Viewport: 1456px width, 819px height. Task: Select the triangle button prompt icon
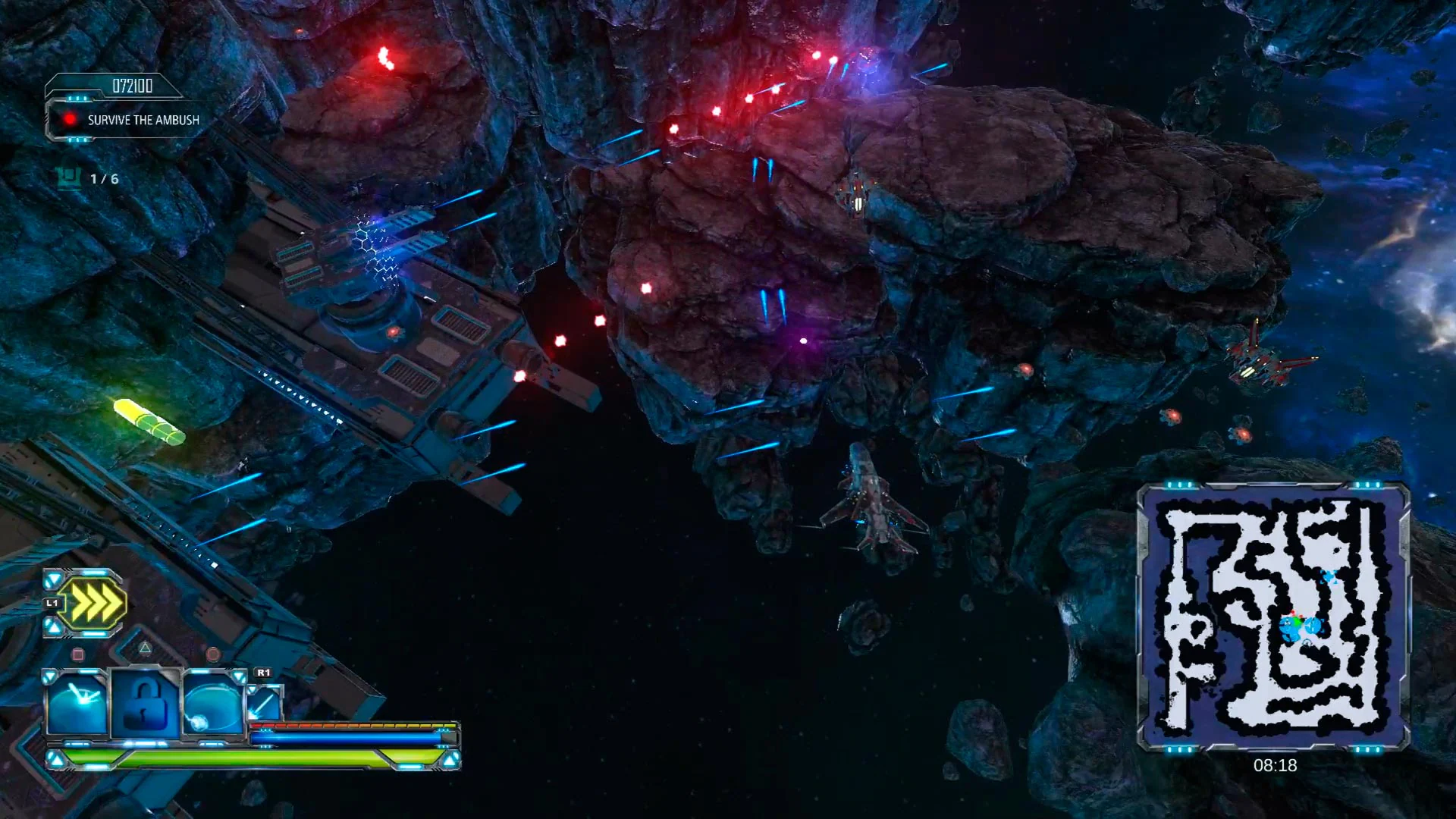point(145,649)
